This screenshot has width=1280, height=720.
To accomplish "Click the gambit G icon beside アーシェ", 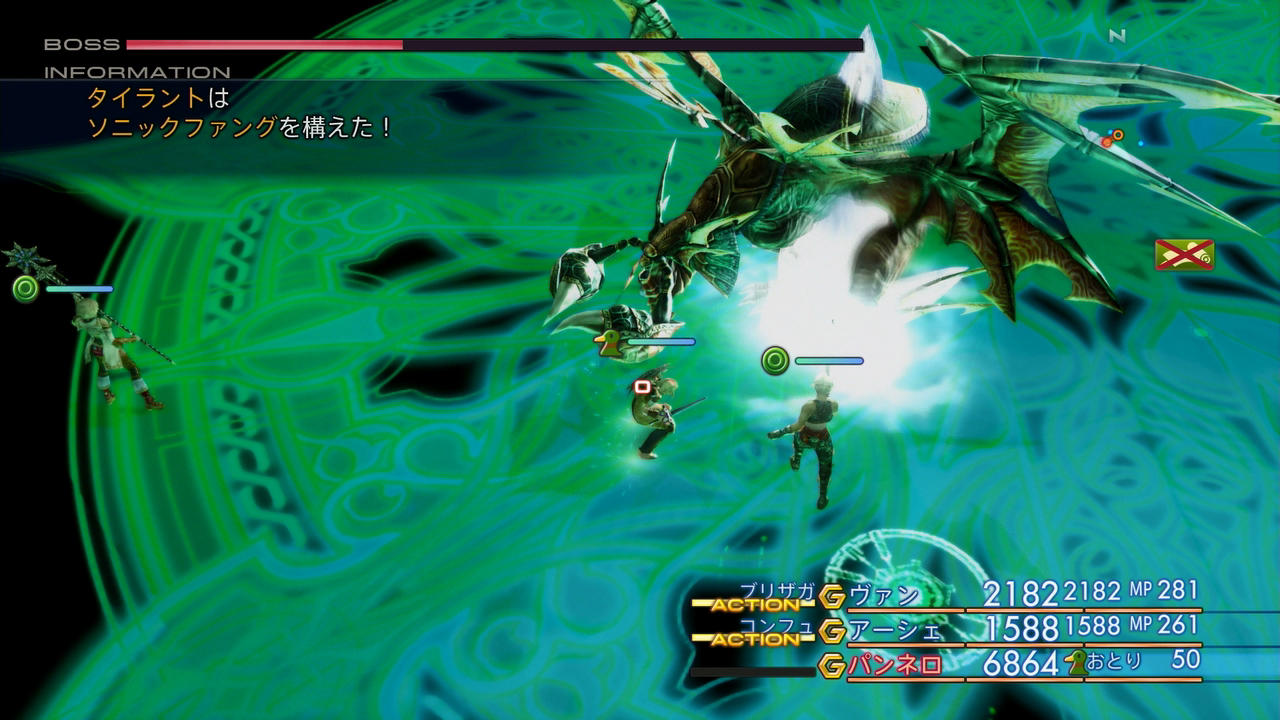I will pyautogui.click(x=832, y=631).
